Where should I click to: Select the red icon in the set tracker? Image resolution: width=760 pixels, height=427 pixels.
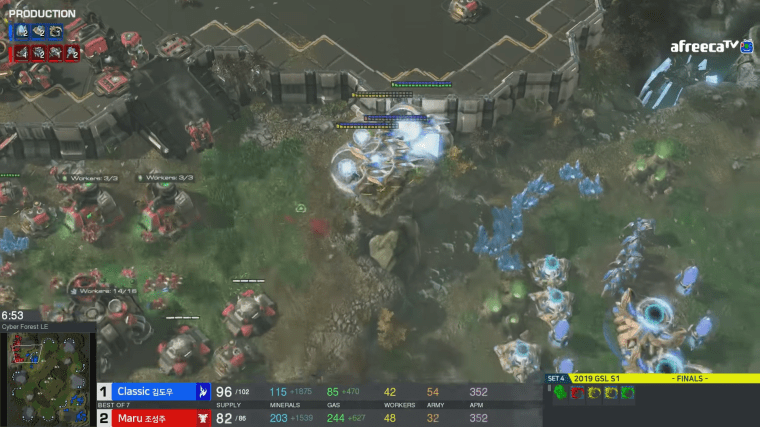point(575,392)
